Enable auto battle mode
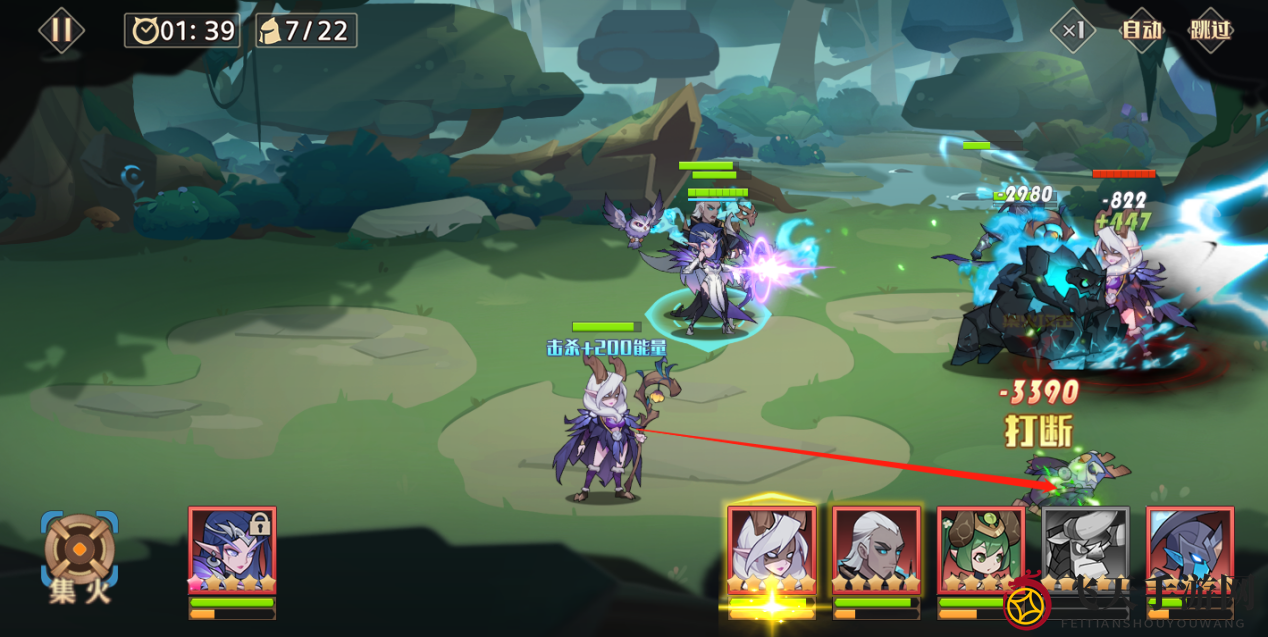The image size is (1268, 637). point(1141,31)
